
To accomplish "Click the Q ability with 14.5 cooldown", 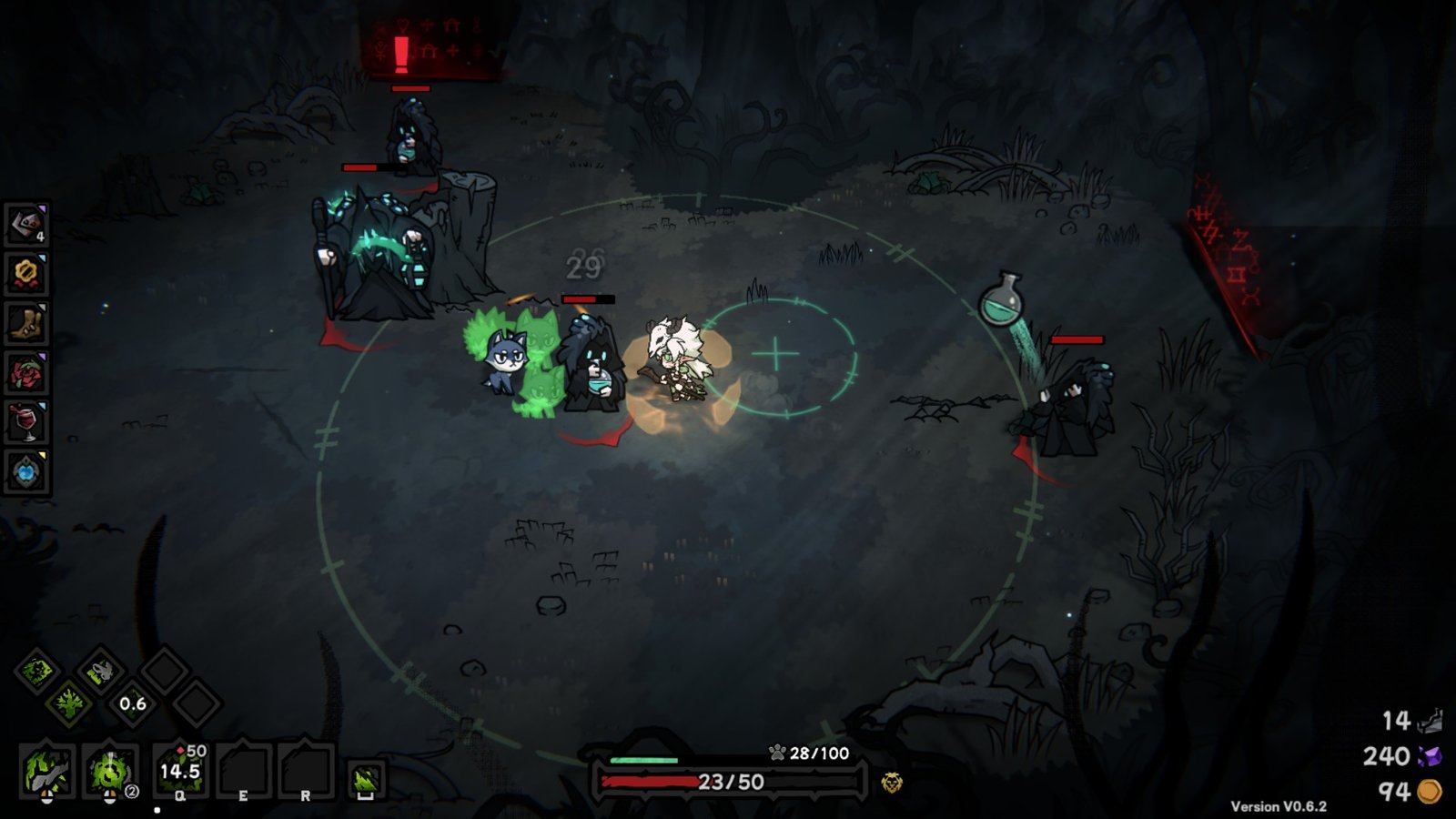I will click(177, 771).
